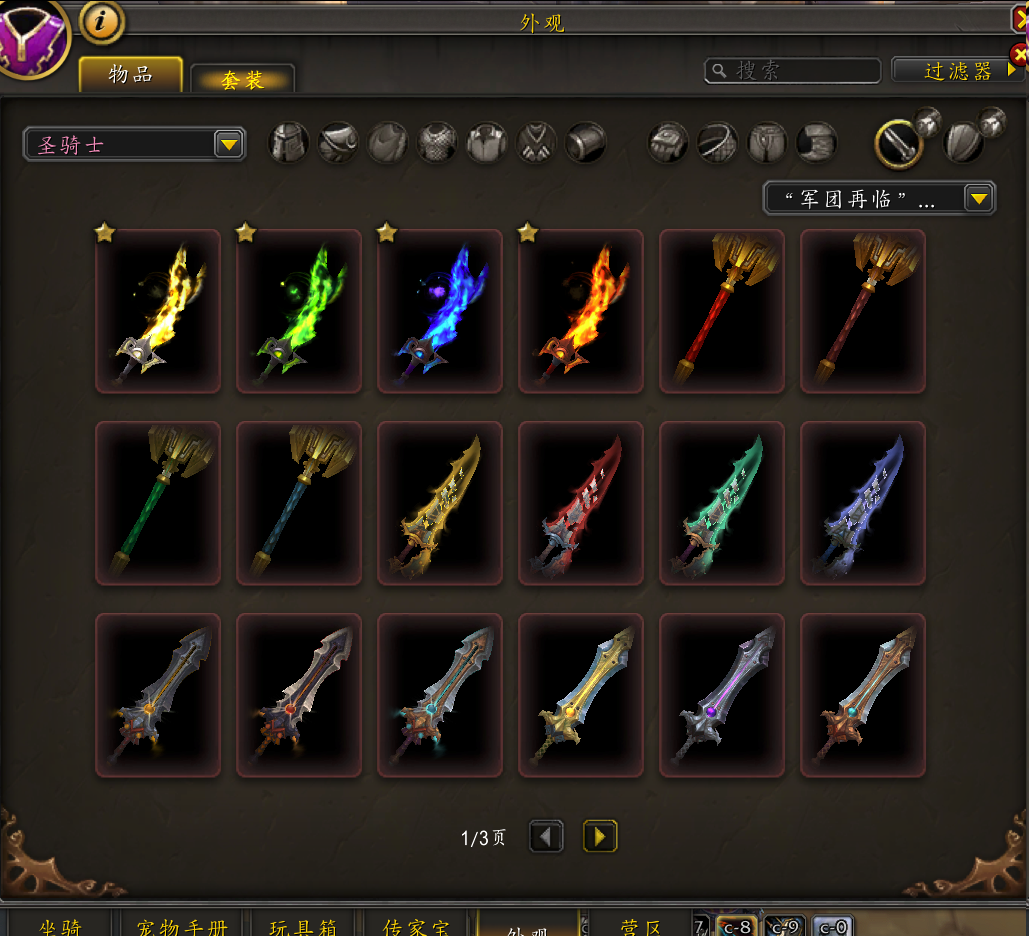Viewport: 1029px width, 936px height.
Task: Go to the next appearance page
Action: 600,836
